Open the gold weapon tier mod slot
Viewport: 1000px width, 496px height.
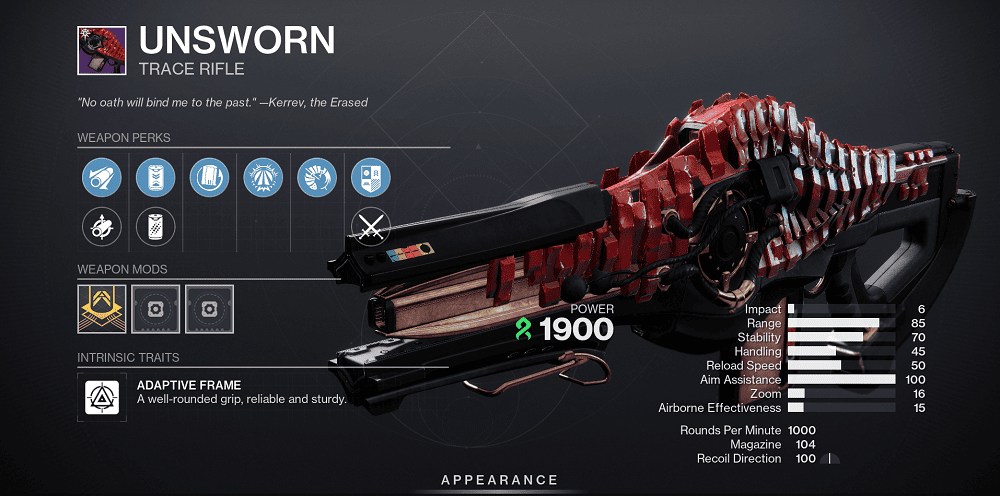(101, 309)
